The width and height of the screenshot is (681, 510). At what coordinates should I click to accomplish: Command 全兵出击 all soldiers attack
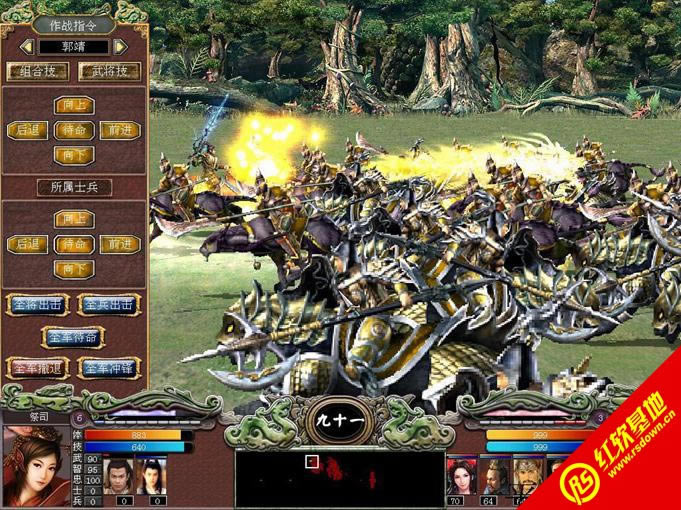click(x=109, y=304)
